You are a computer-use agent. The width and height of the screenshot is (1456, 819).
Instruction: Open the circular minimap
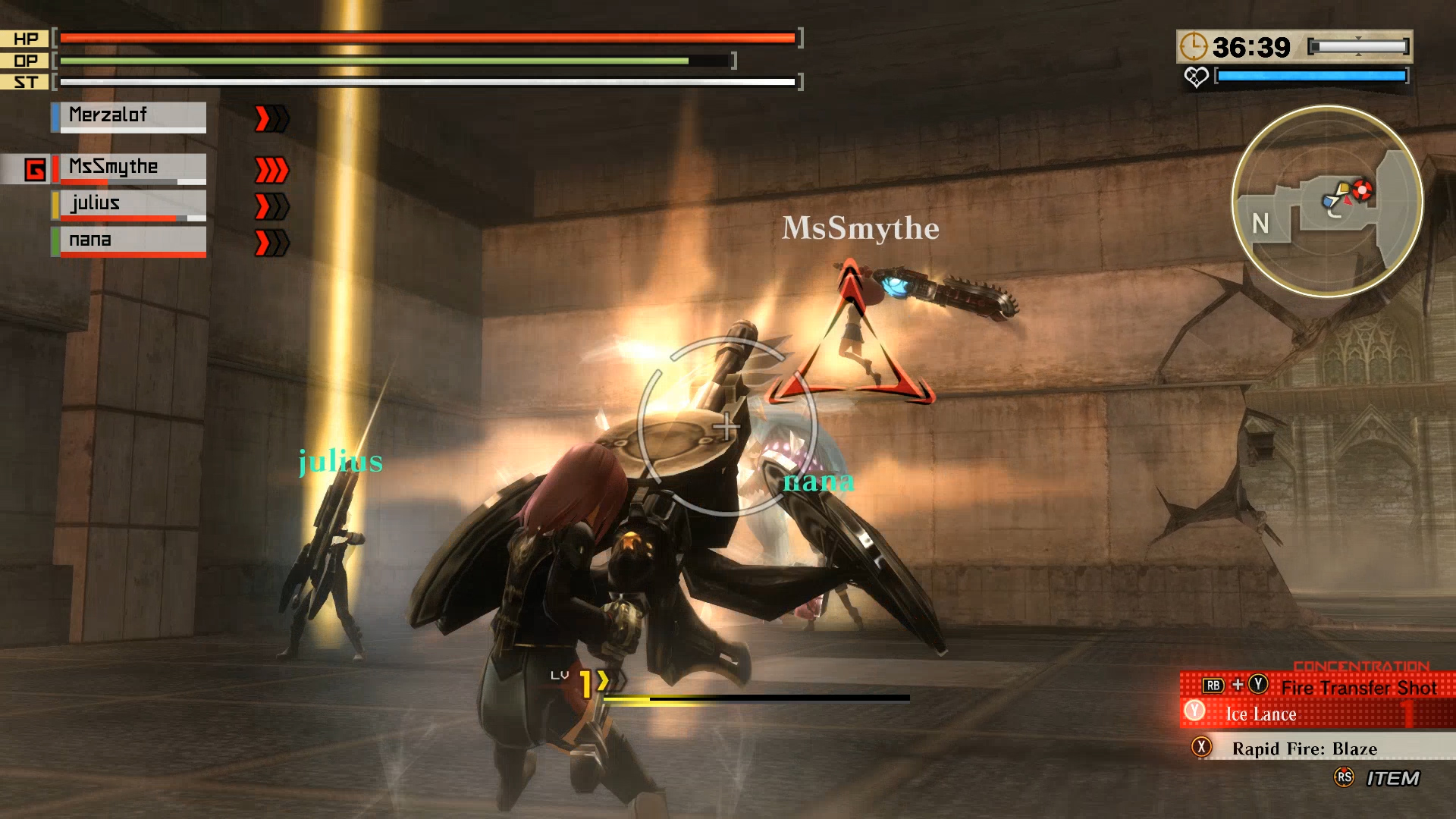pos(1326,201)
